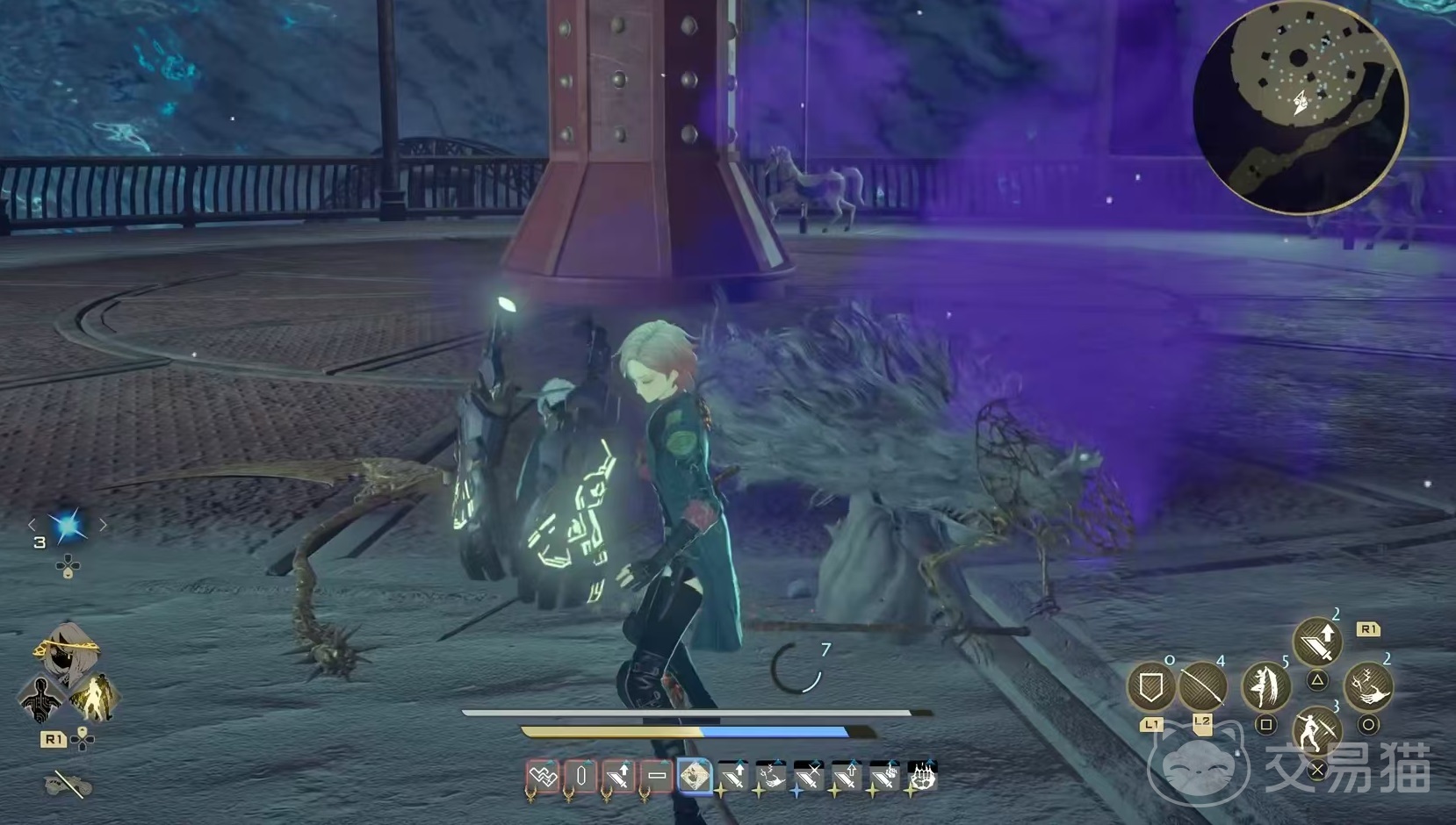Select the highlighted blue diamond combo slot
1456x825 pixels.
coord(695,777)
